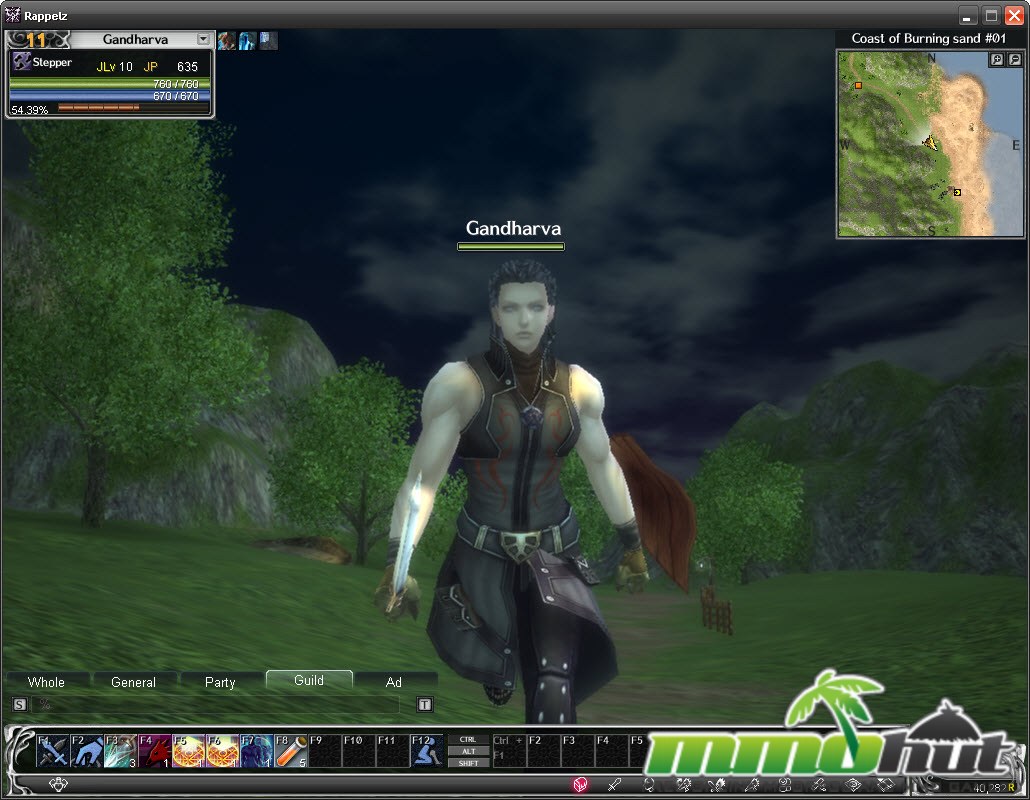
Task: Activate the F12 sitting figure action
Action: click(427, 750)
